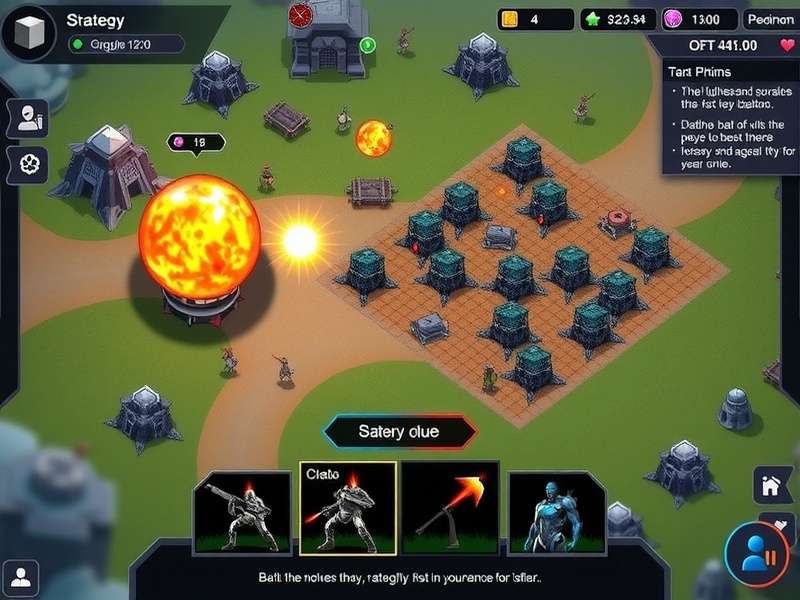
Task: Click the green star currency counter
Action: click(619, 19)
